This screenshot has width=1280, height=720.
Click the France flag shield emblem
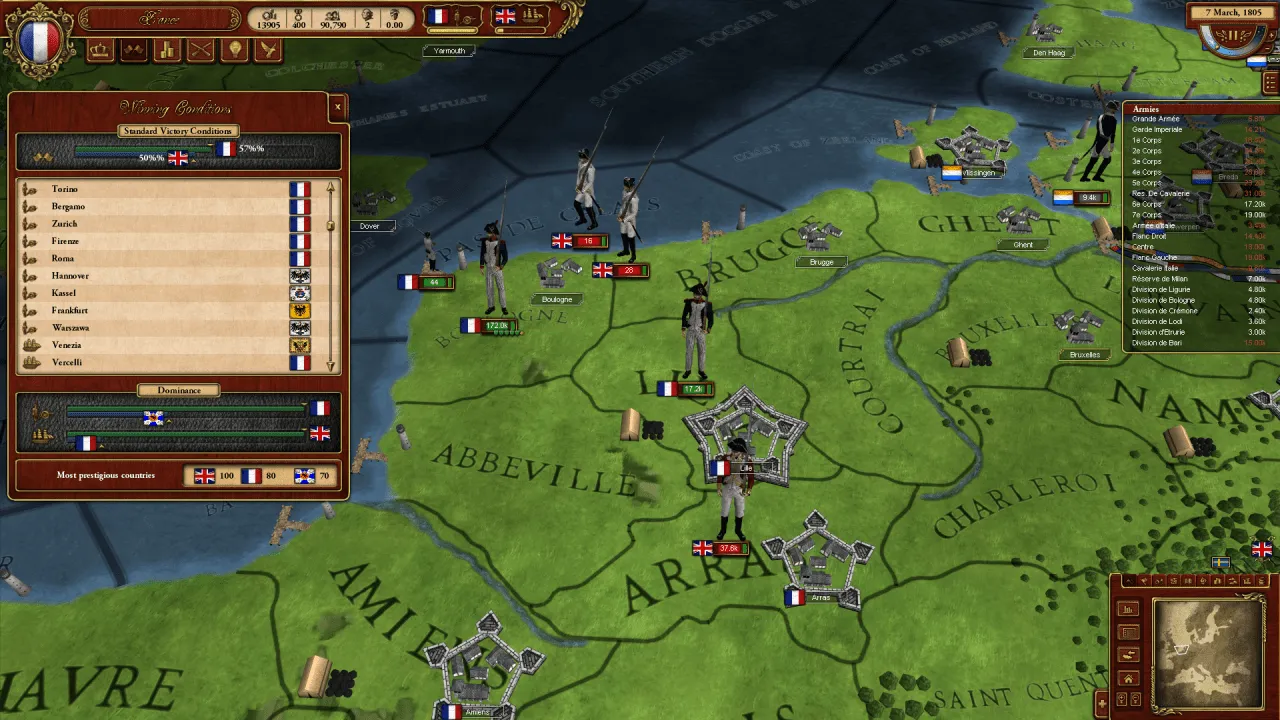point(40,40)
